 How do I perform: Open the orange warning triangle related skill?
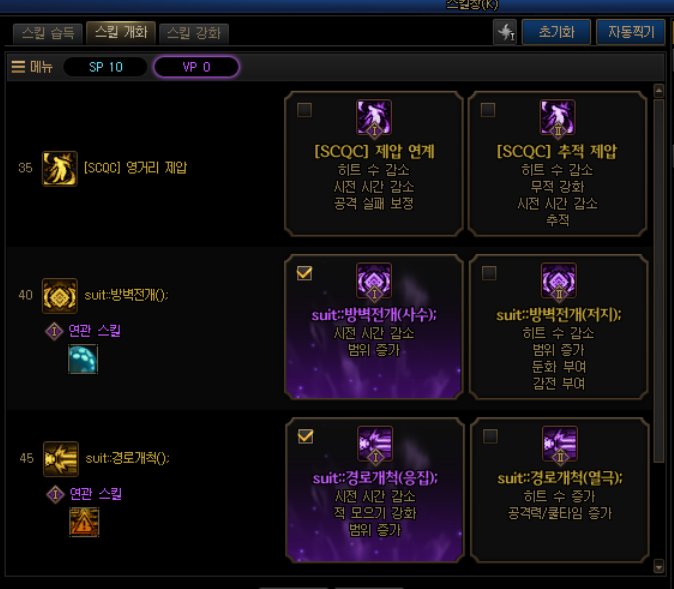(x=84, y=521)
